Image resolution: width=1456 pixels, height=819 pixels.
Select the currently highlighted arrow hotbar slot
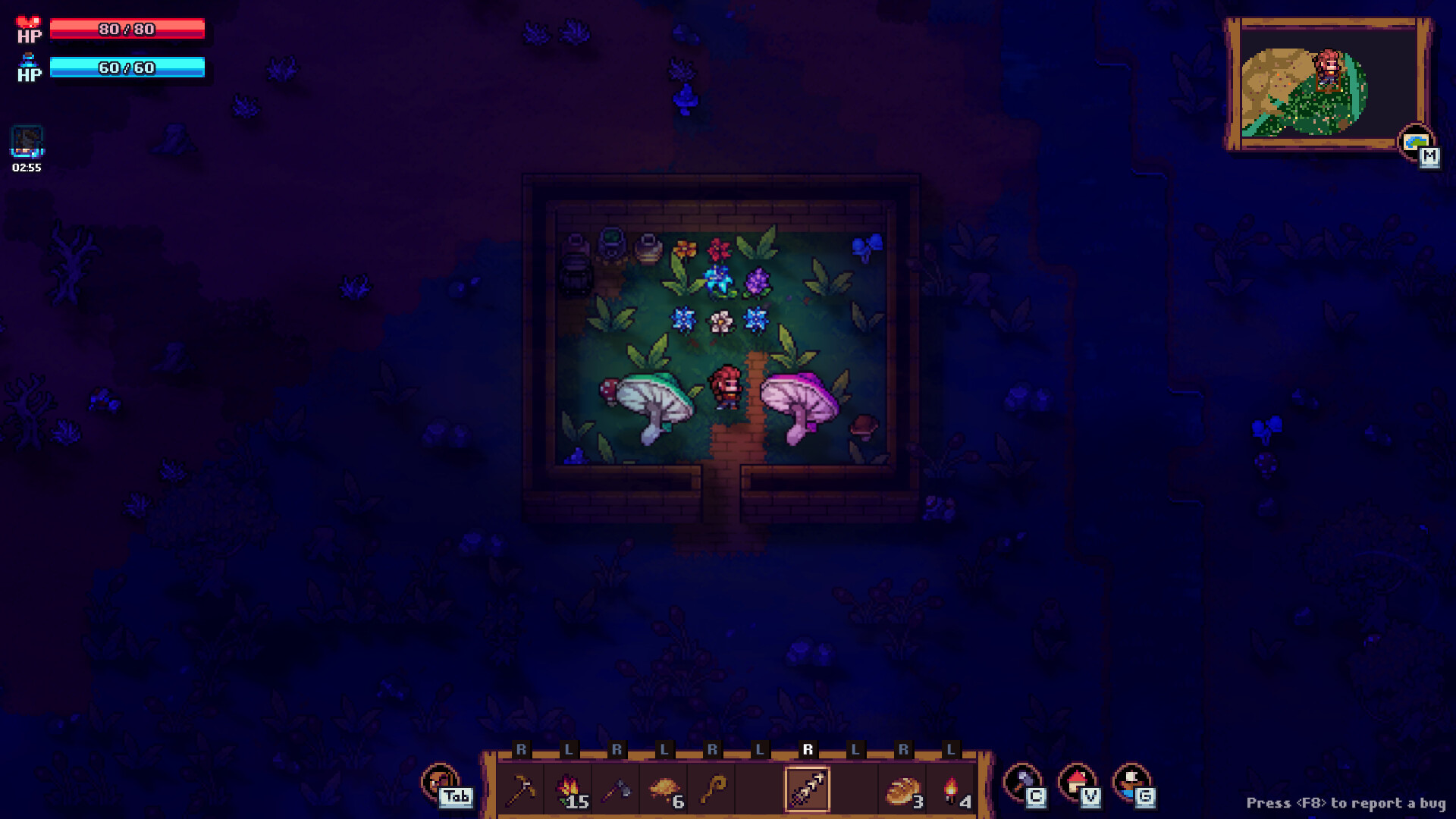tap(808, 789)
